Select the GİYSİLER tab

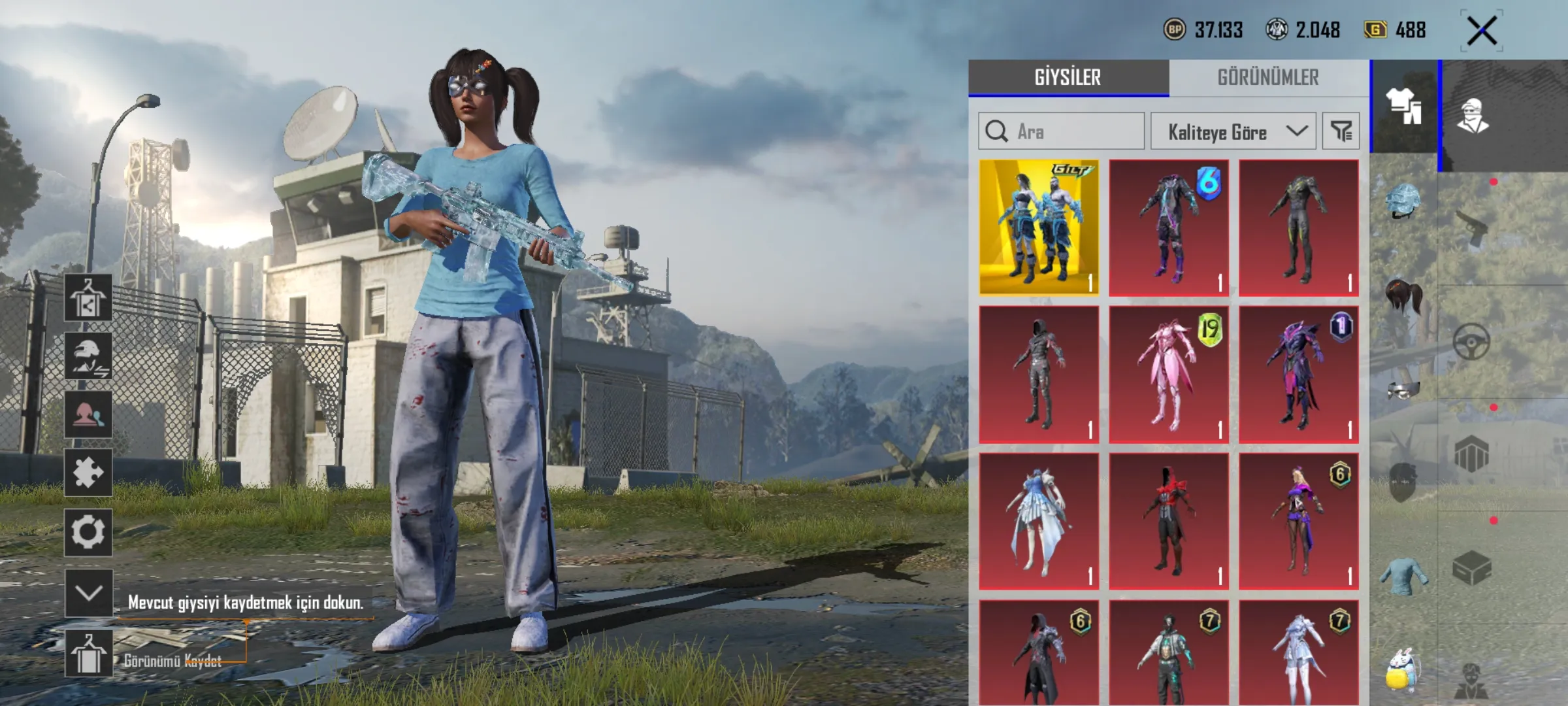pos(1068,78)
